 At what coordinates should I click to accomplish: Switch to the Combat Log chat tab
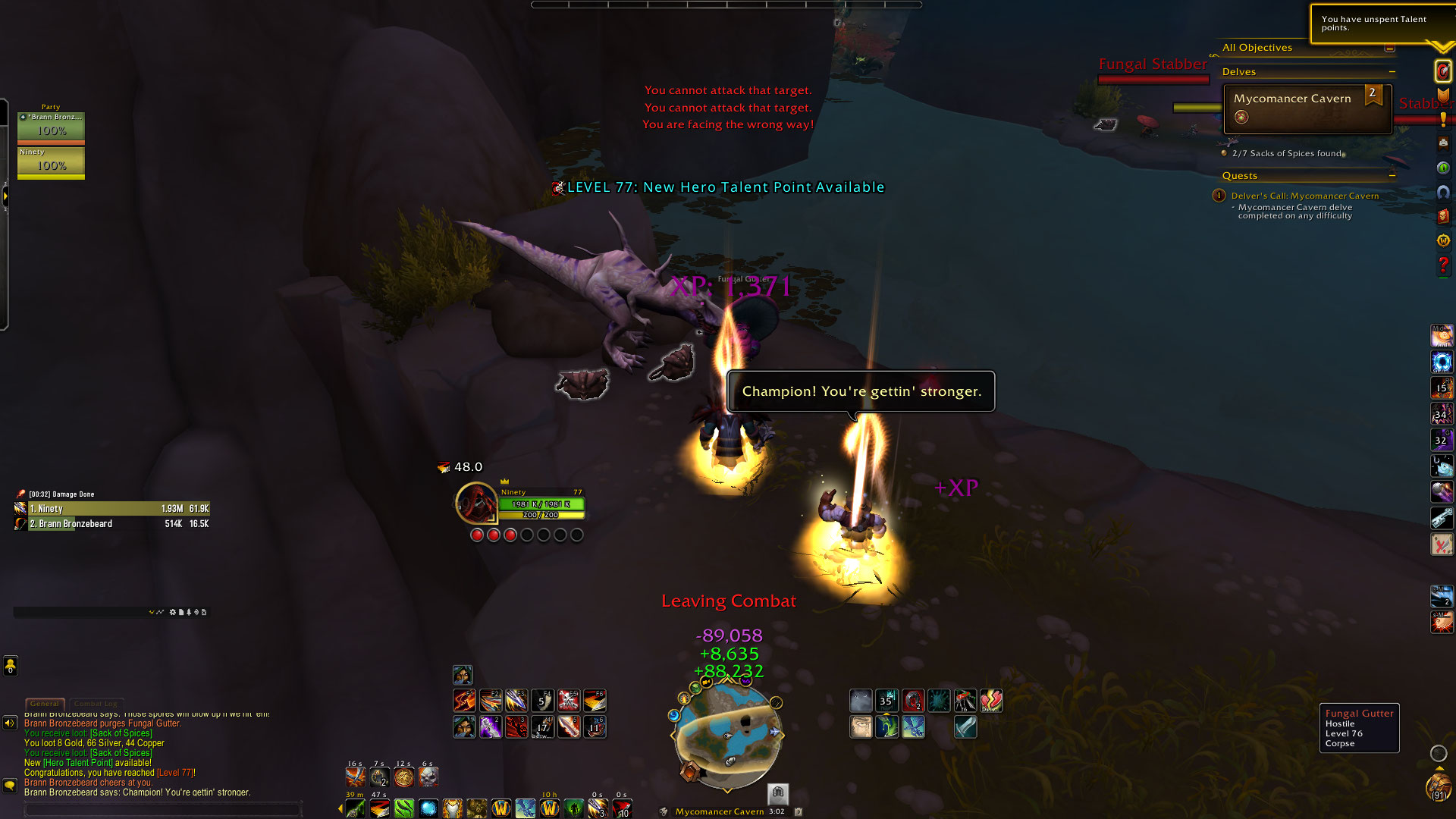pyautogui.click(x=96, y=704)
